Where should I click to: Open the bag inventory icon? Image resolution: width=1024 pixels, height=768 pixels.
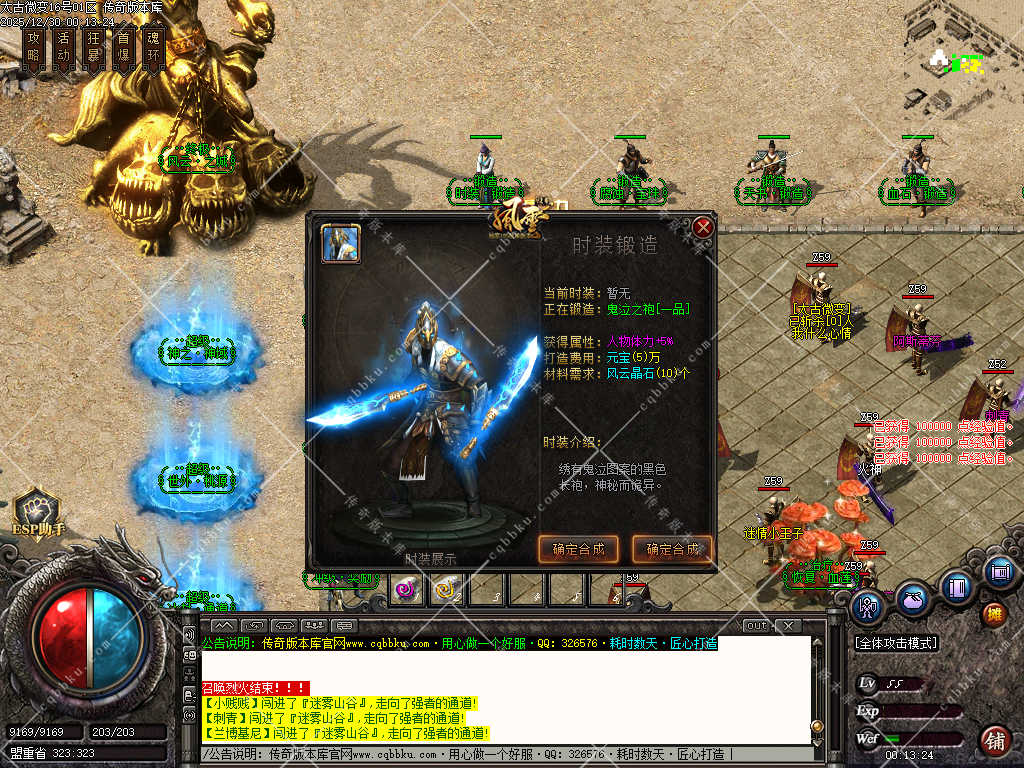[913, 598]
